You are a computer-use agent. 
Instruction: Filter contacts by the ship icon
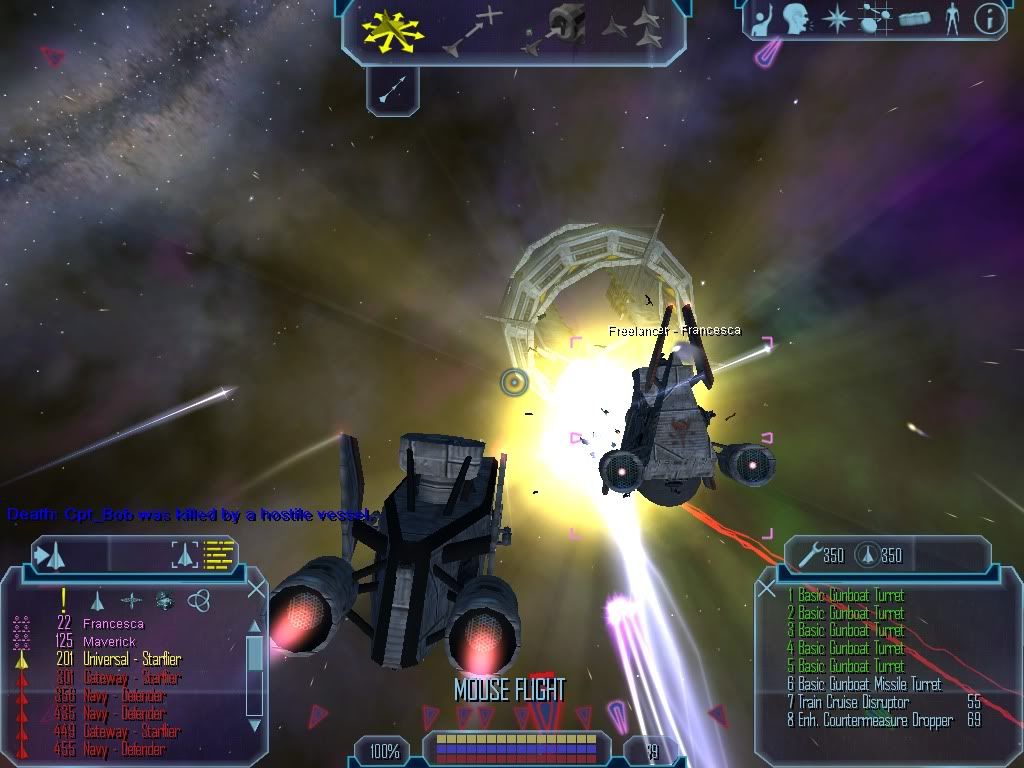tap(98, 600)
